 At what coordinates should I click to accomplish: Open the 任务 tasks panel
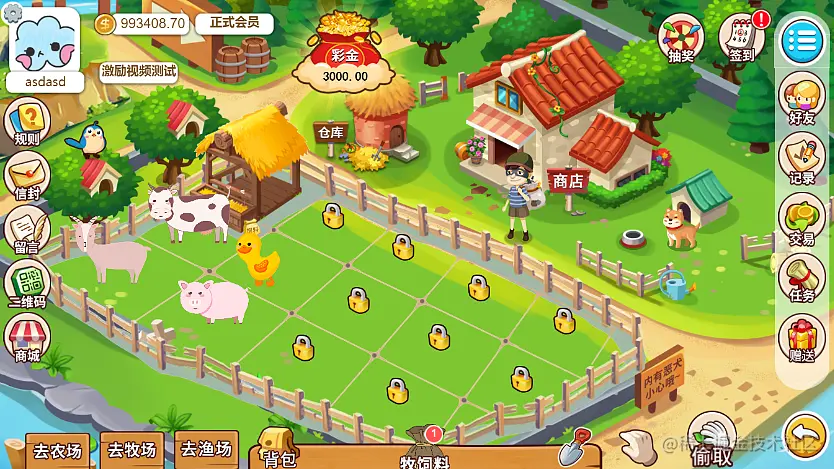tap(801, 279)
